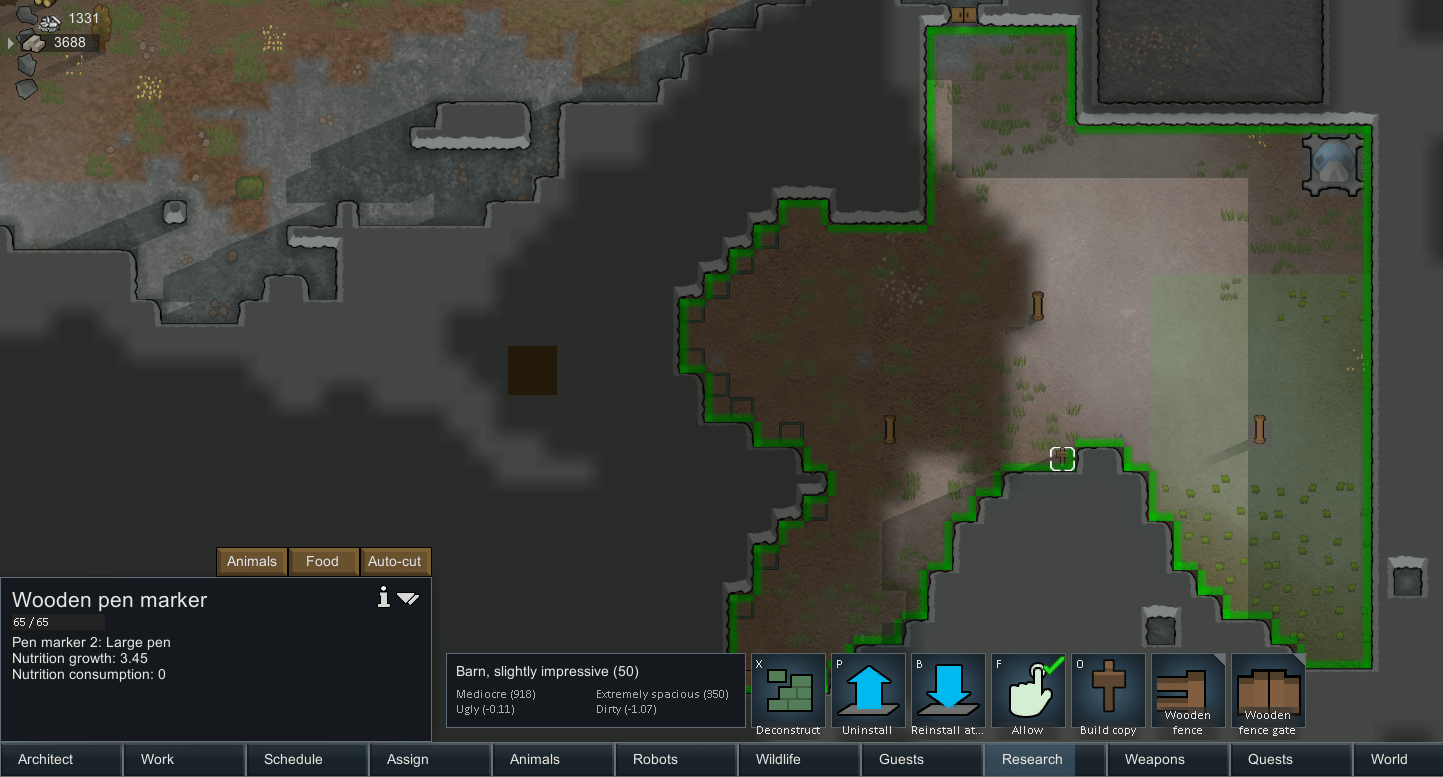Click the Build copy icon
The width and height of the screenshot is (1443, 777).
click(x=1108, y=690)
